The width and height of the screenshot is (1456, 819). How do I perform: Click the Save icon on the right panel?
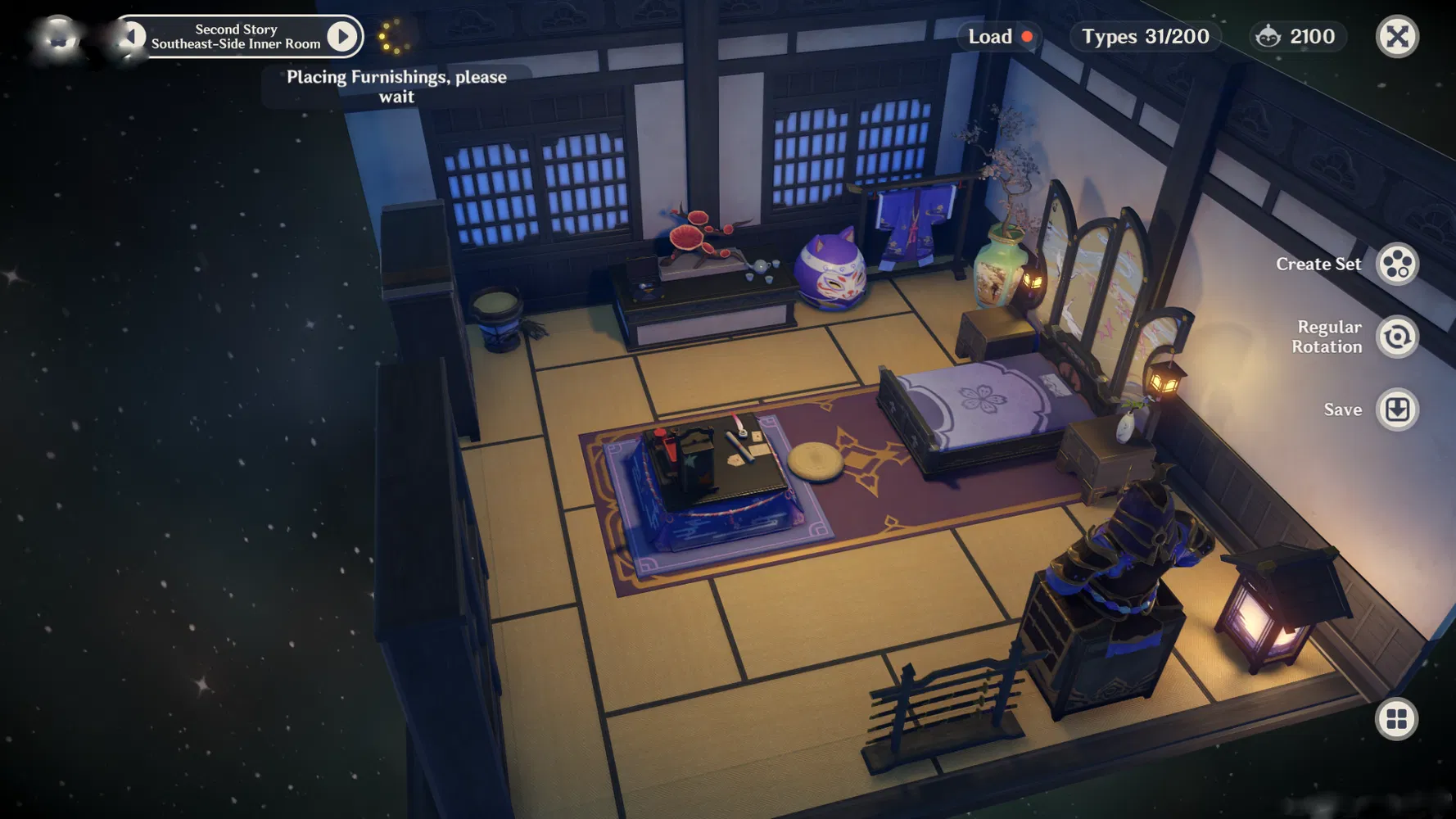(x=1398, y=409)
